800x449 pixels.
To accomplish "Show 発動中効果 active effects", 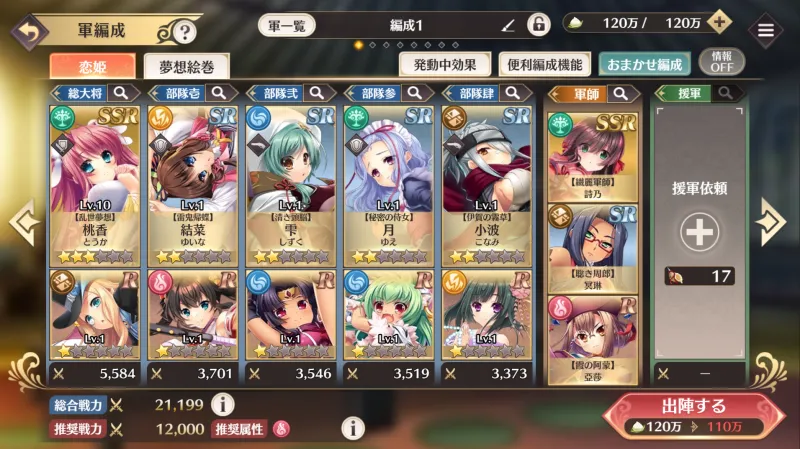I will tap(444, 65).
